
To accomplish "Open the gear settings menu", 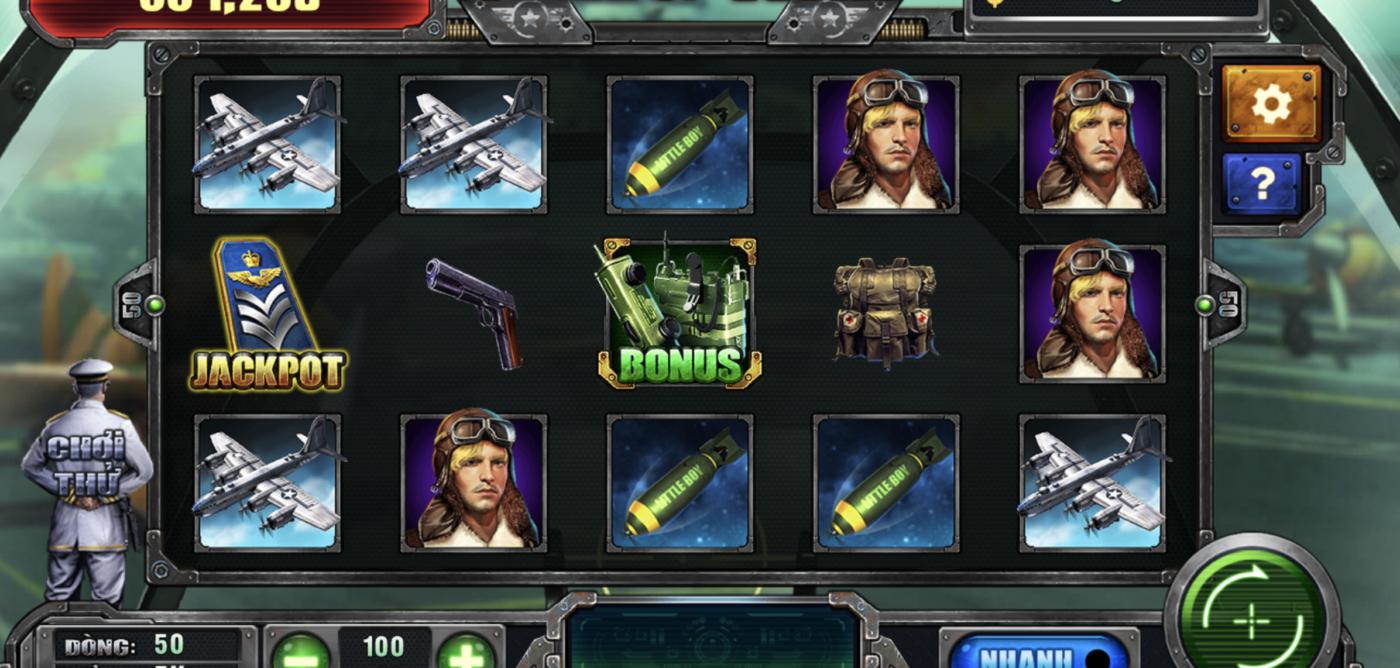I will [x=1271, y=104].
